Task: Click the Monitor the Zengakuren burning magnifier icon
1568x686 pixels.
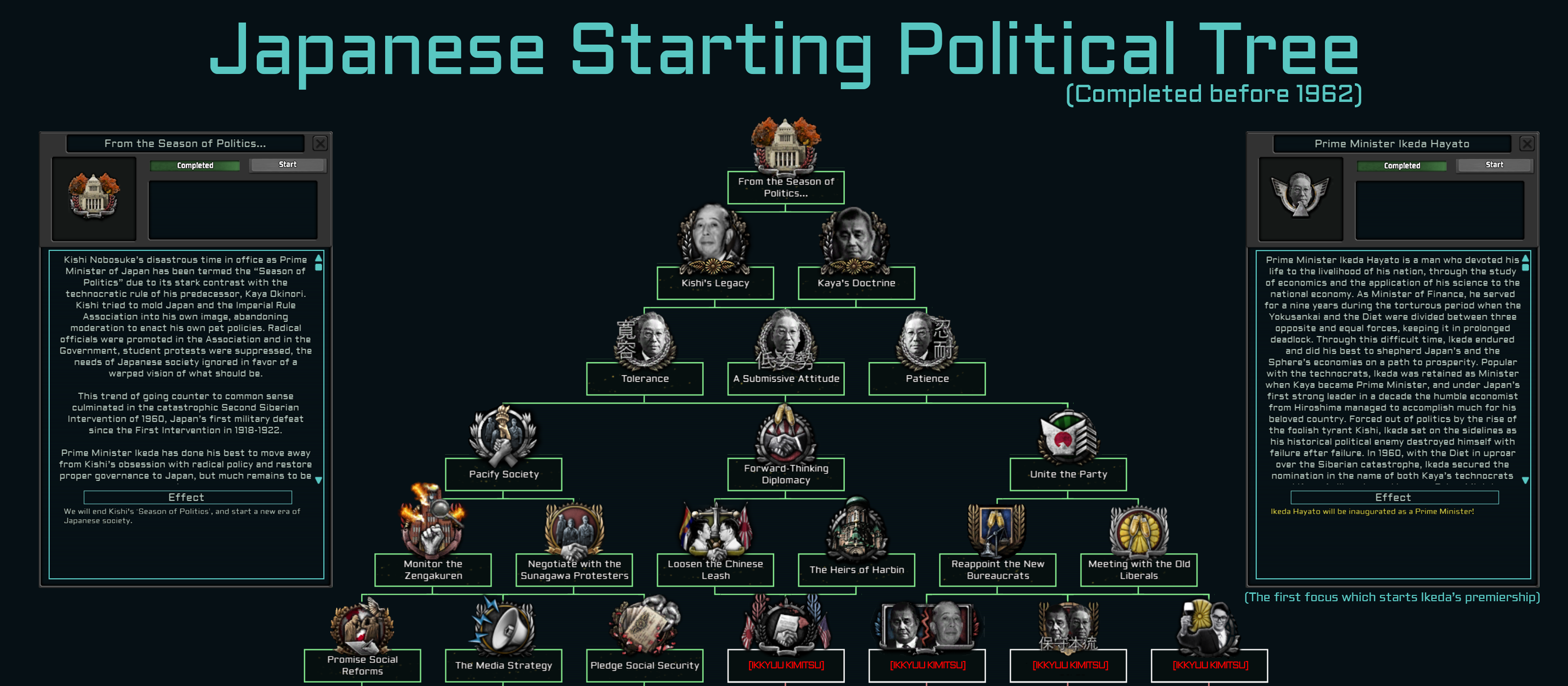Action: (x=432, y=528)
